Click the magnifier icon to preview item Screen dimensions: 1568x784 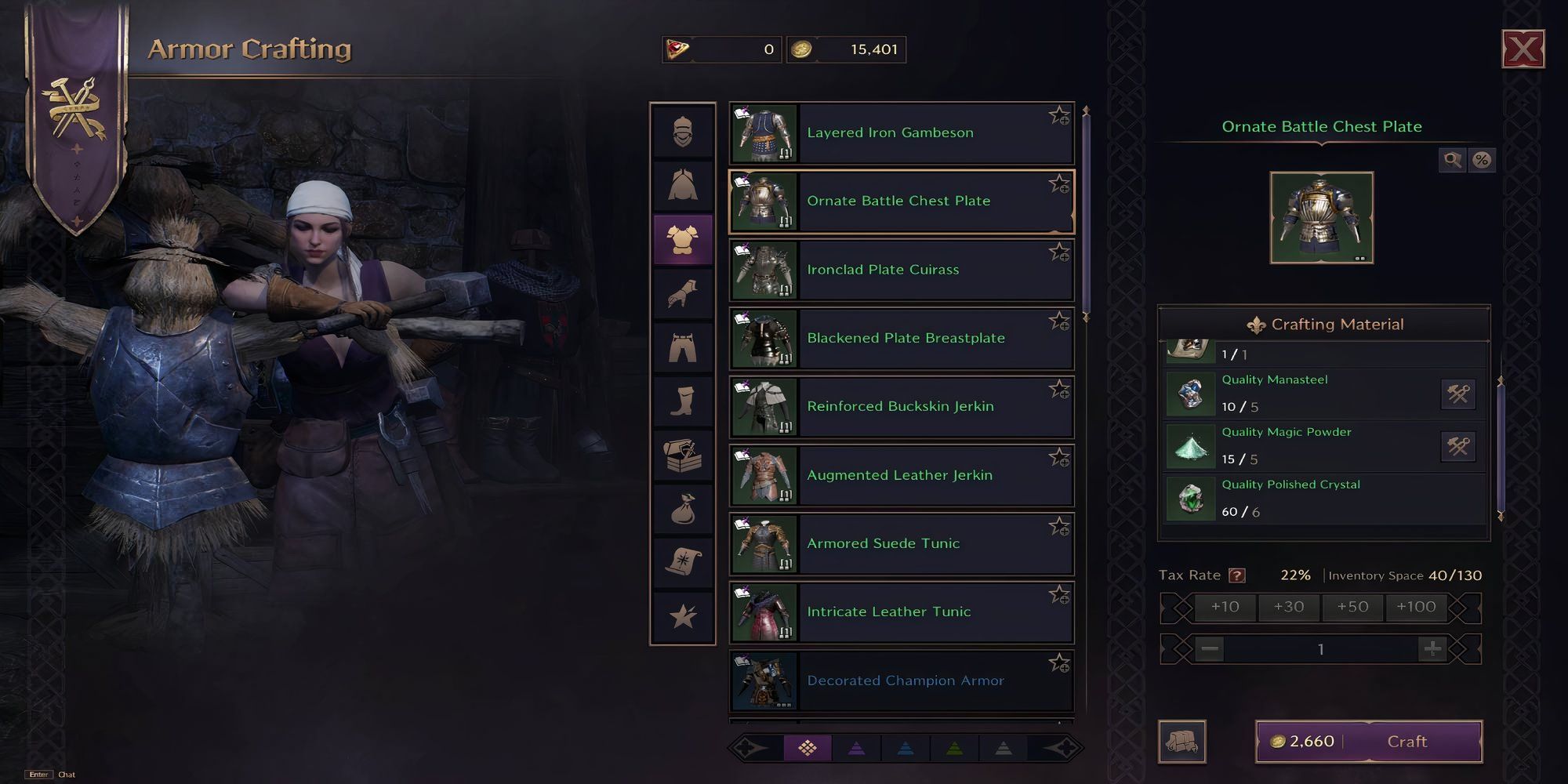pyautogui.click(x=1452, y=161)
